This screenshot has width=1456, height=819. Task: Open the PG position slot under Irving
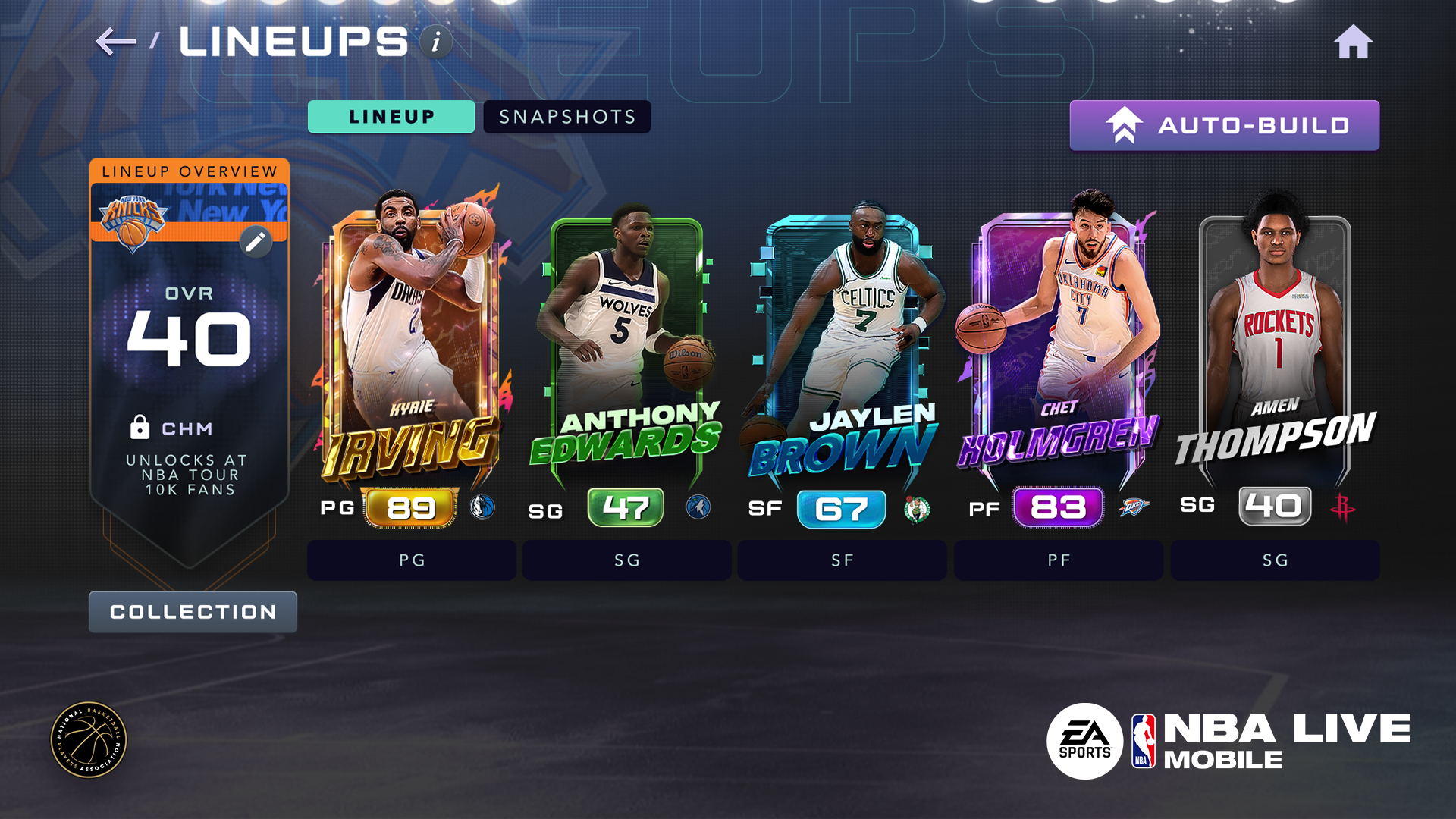click(x=412, y=560)
